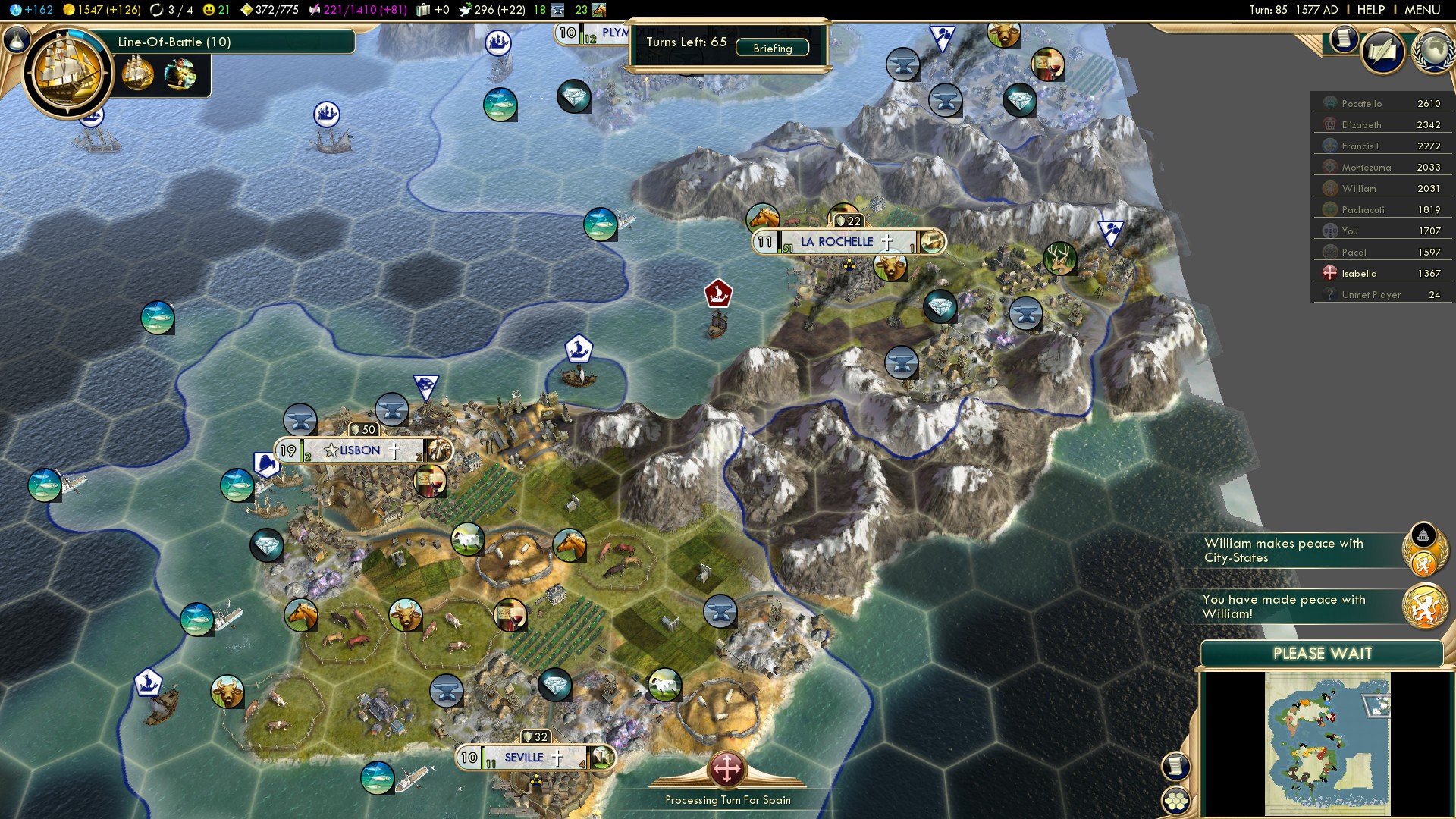Open the game MENU
Screen dimensions: 1456x819
click(x=1422, y=10)
